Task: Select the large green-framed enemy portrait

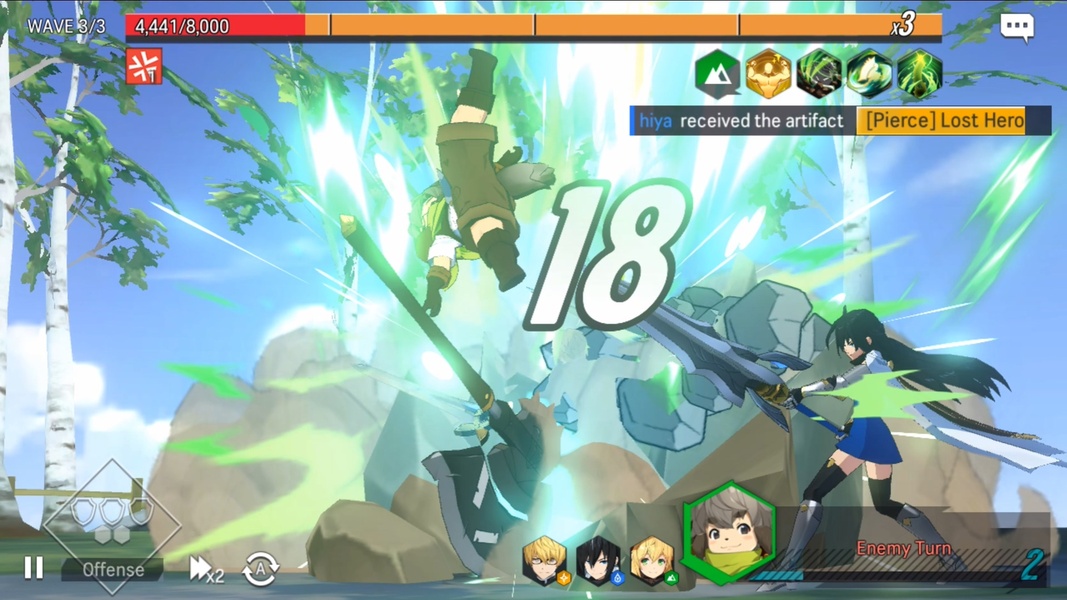Action: [728, 533]
